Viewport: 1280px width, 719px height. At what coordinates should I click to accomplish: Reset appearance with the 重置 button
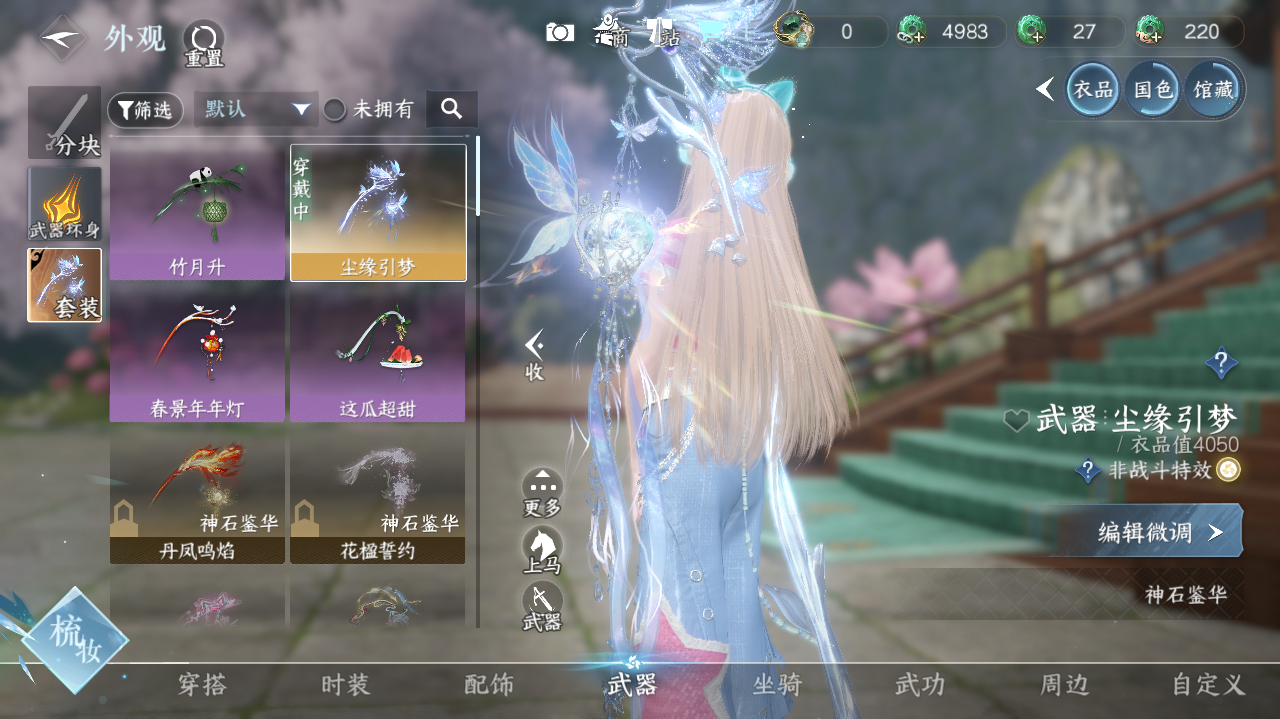pos(203,42)
